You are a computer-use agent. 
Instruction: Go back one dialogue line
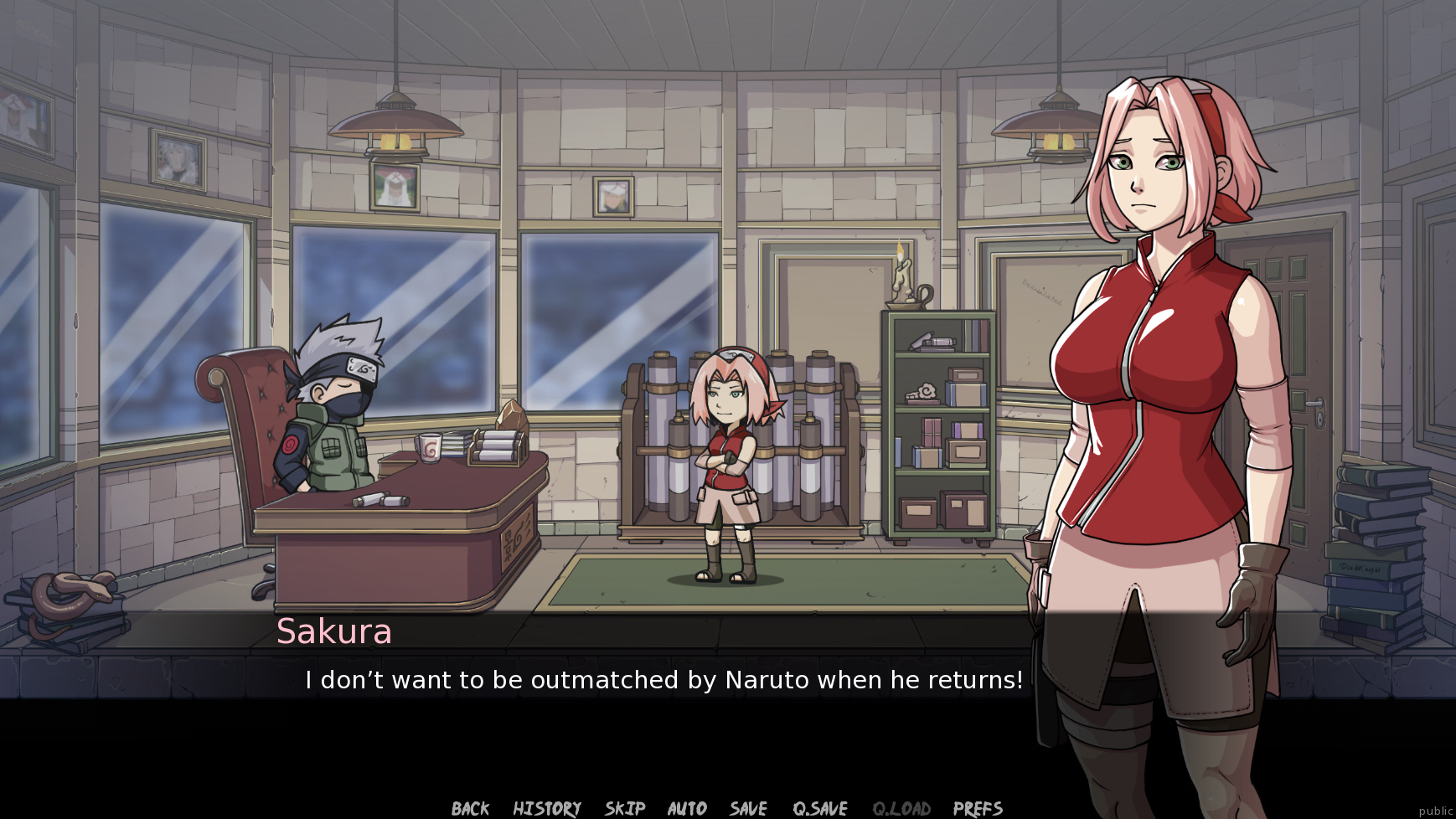pyautogui.click(x=470, y=808)
